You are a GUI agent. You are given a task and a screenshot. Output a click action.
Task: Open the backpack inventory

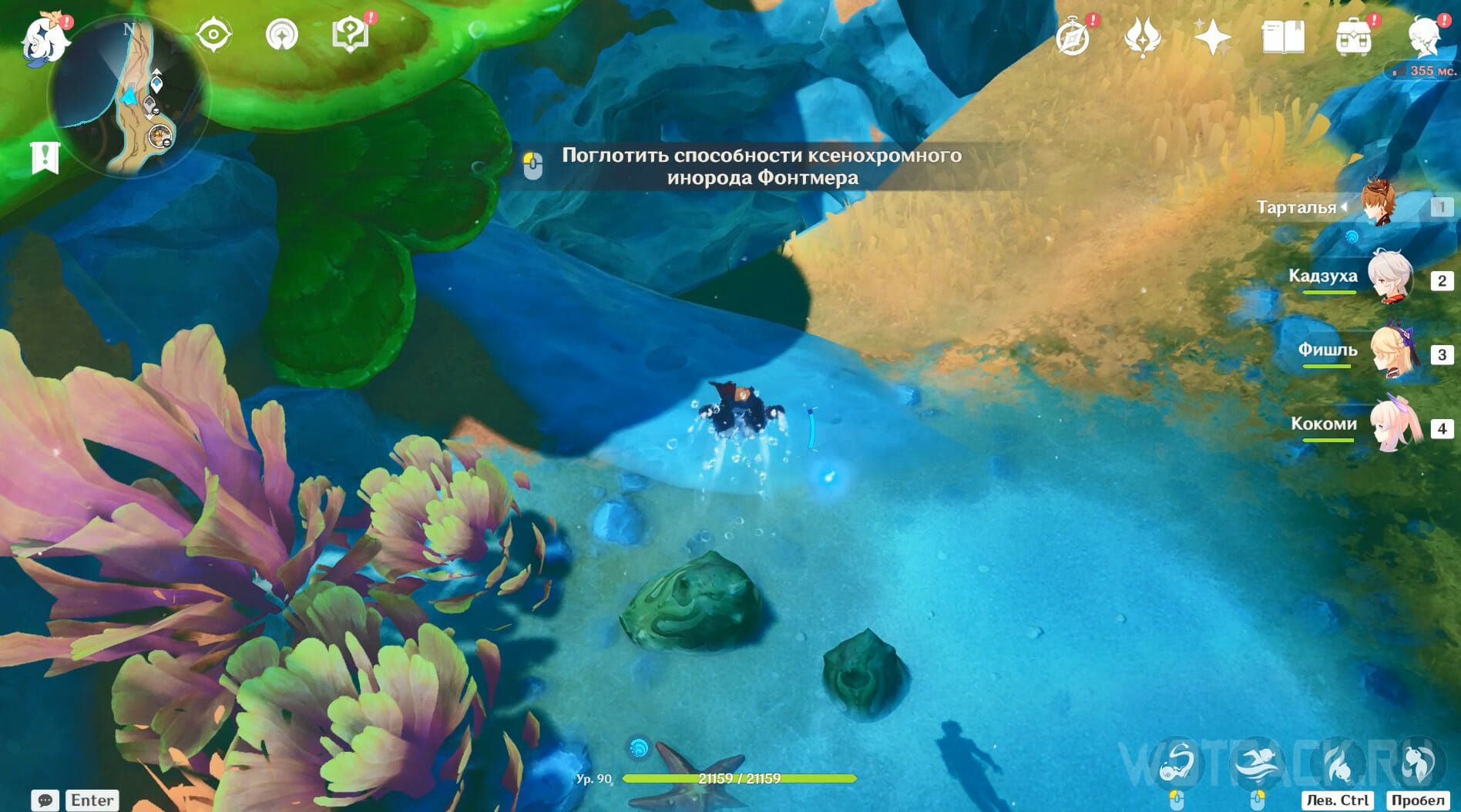[x=1353, y=37]
